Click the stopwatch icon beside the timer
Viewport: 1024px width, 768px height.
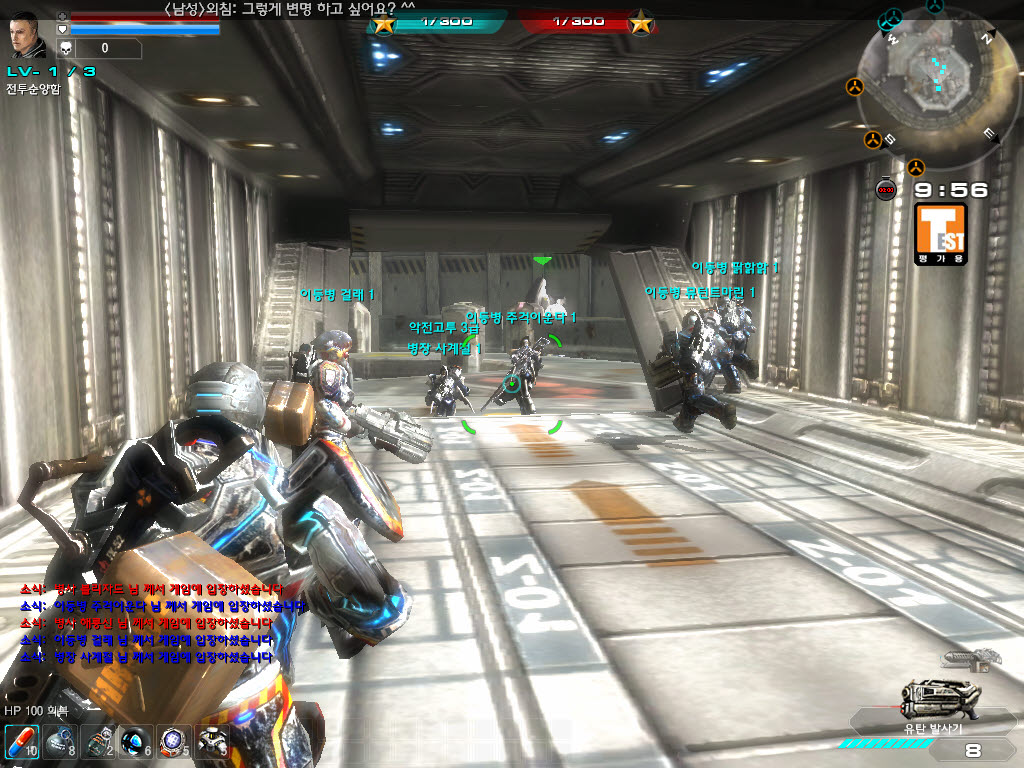pos(886,190)
